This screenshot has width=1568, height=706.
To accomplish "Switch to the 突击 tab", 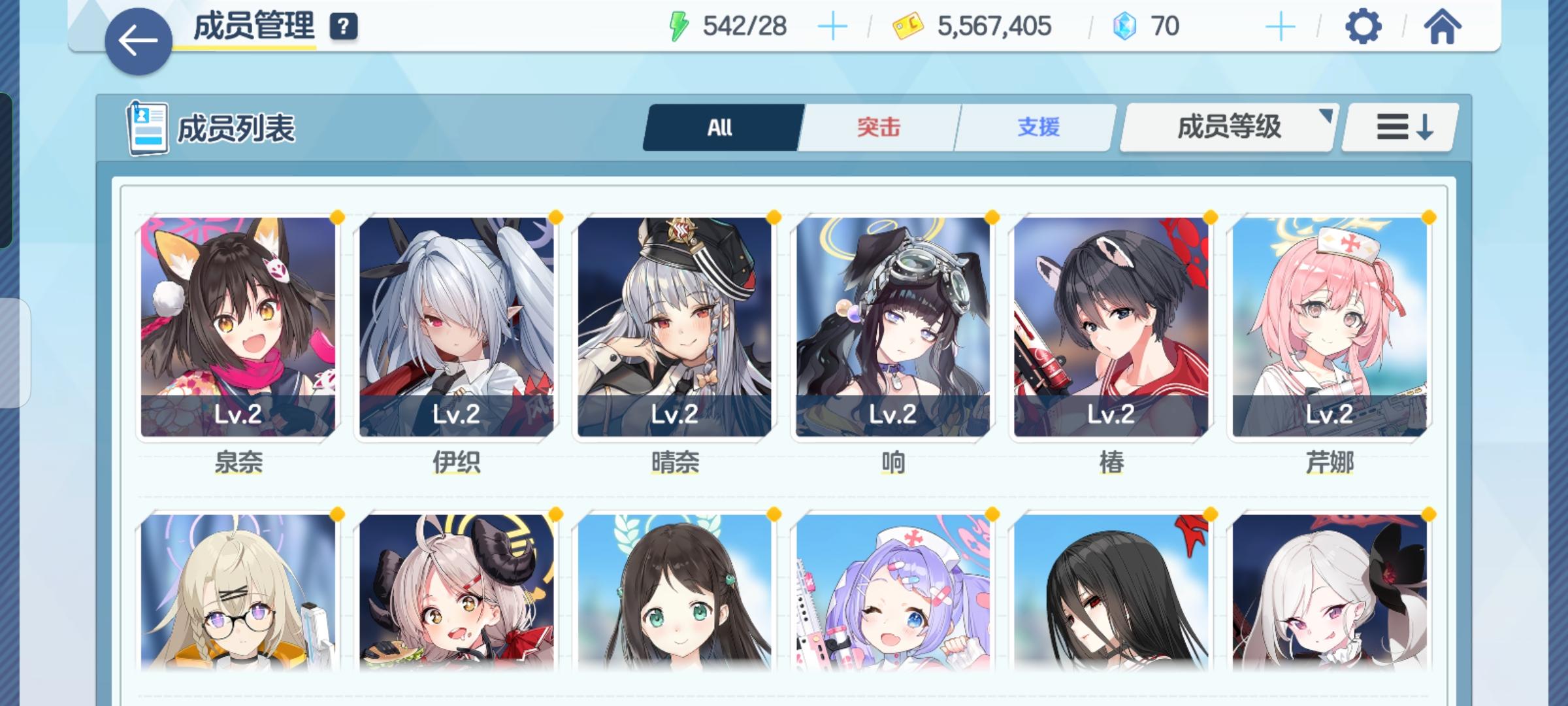I will (x=879, y=127).
